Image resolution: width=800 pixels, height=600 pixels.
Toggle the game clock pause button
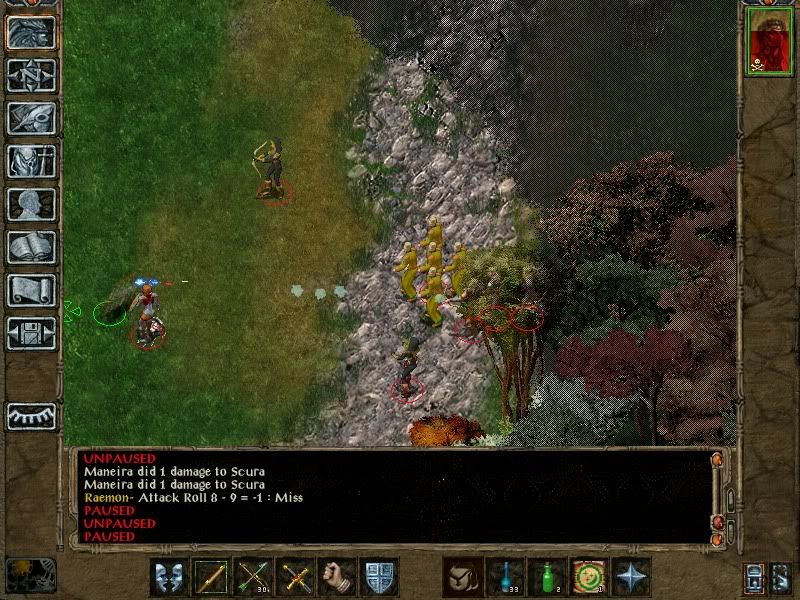tap(30, 575)
